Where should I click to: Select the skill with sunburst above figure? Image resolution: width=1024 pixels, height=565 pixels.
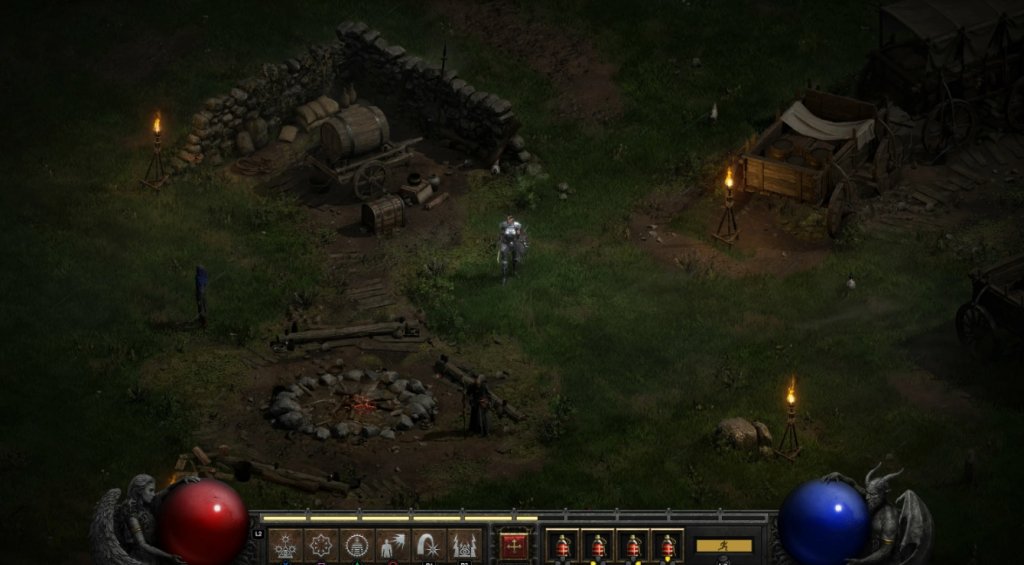tap(286, 545)
